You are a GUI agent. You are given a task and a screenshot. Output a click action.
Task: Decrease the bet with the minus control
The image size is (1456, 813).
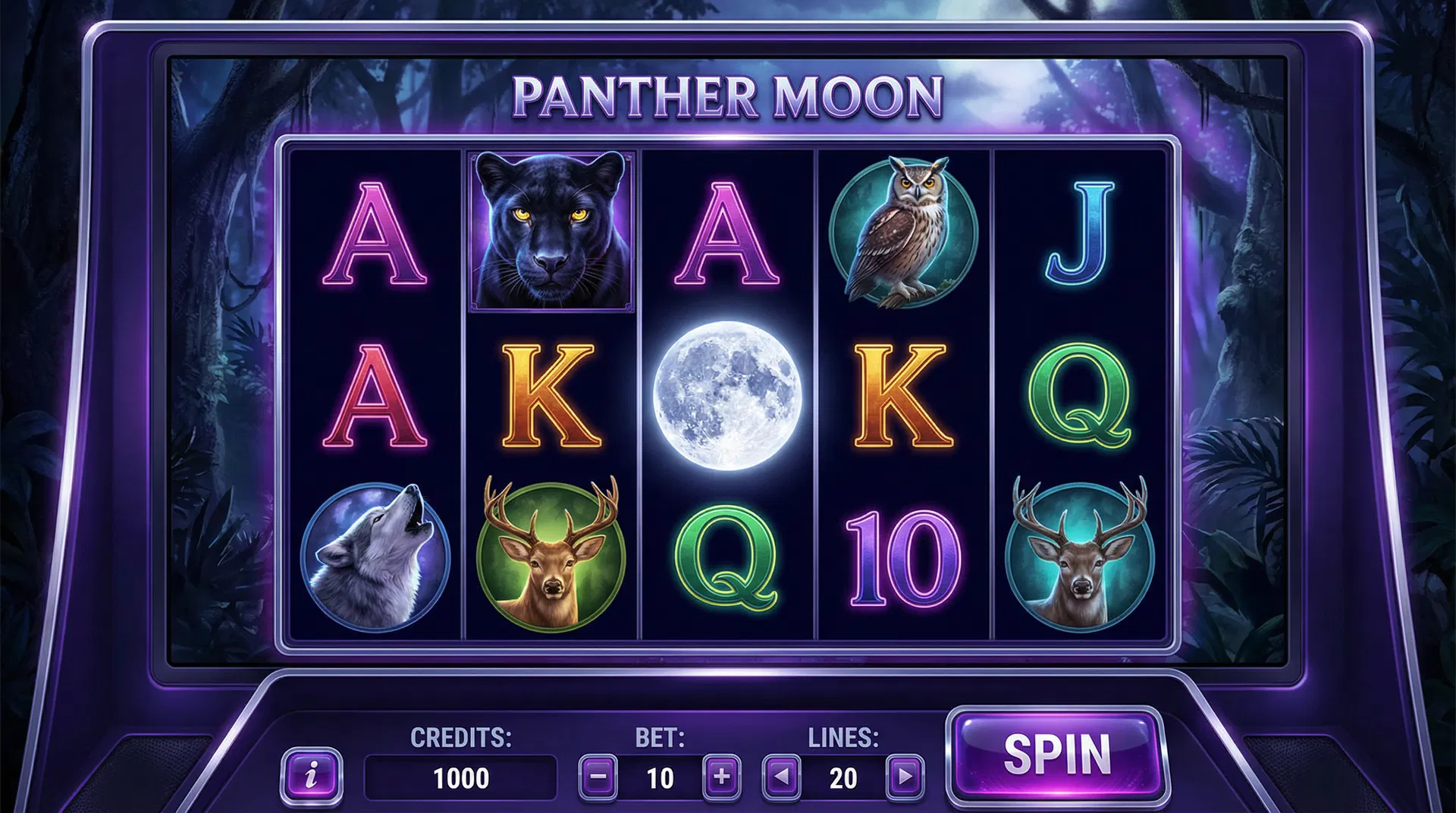click(x=598, y=775)
